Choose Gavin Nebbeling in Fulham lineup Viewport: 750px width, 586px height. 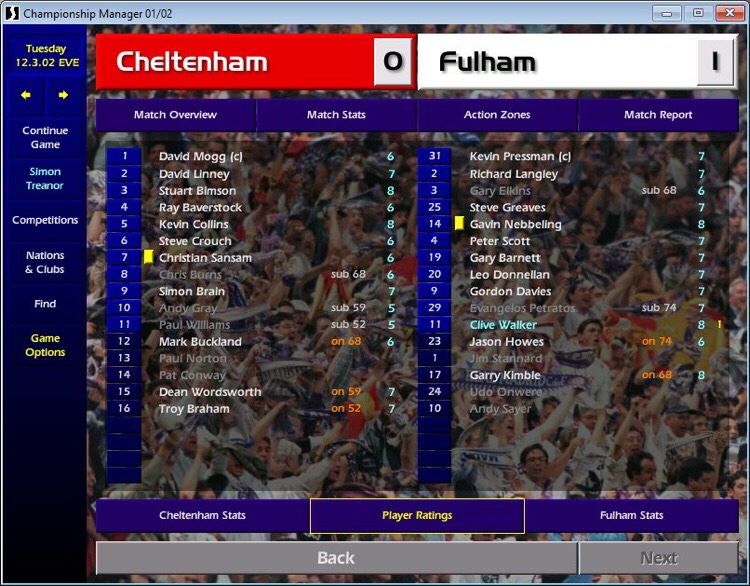coord(515,224)
